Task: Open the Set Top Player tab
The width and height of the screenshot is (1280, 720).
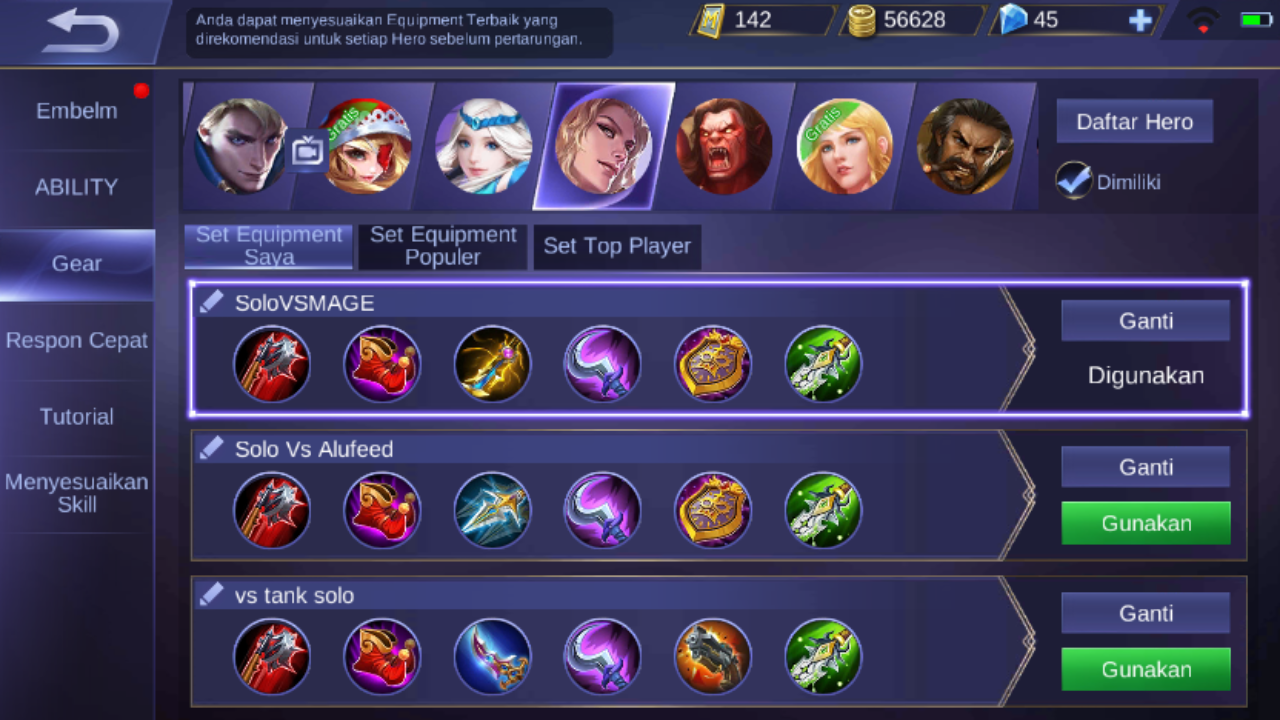Action: point(617,246)
